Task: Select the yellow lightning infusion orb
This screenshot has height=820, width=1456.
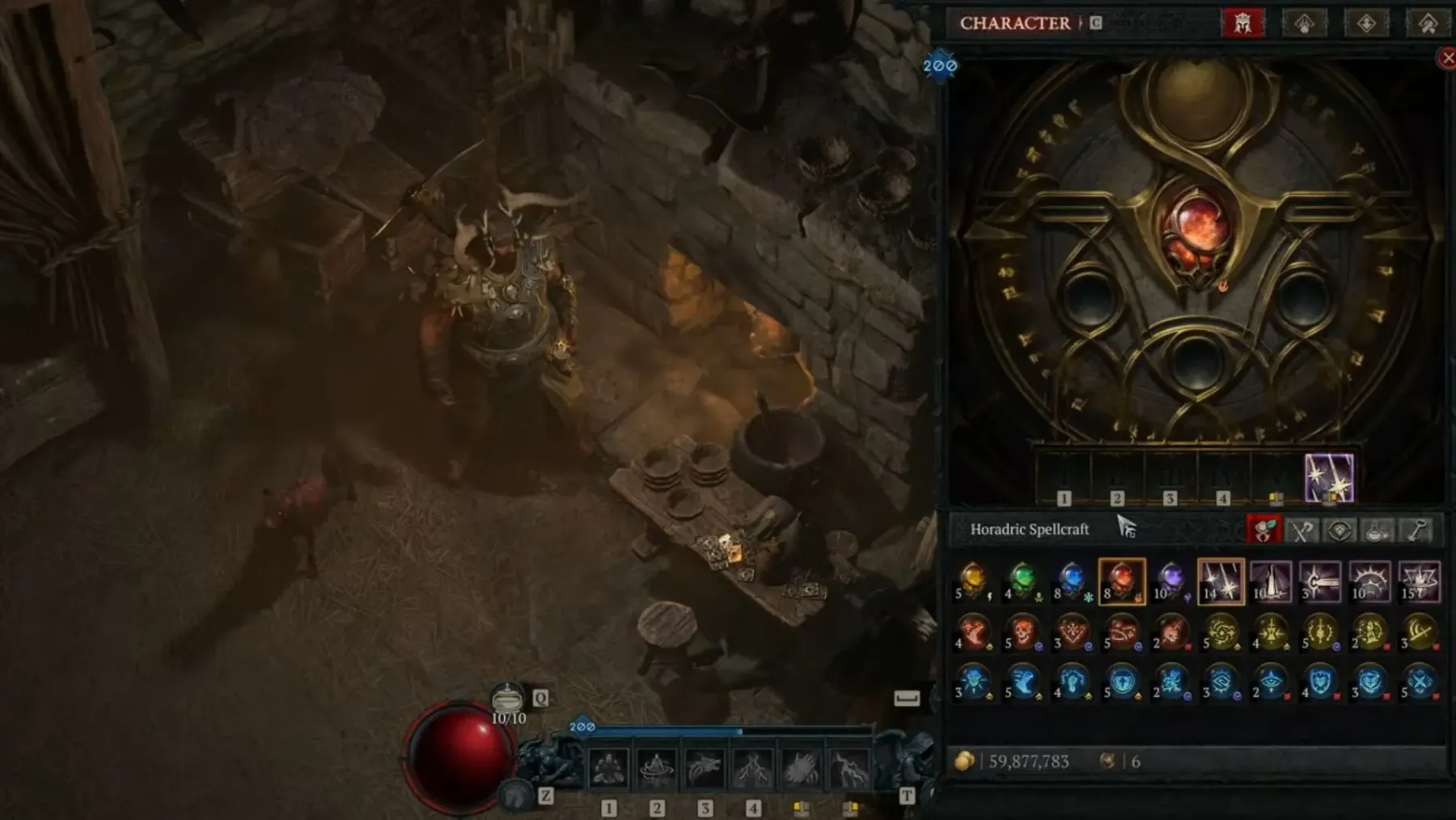Action: point(973,581)
